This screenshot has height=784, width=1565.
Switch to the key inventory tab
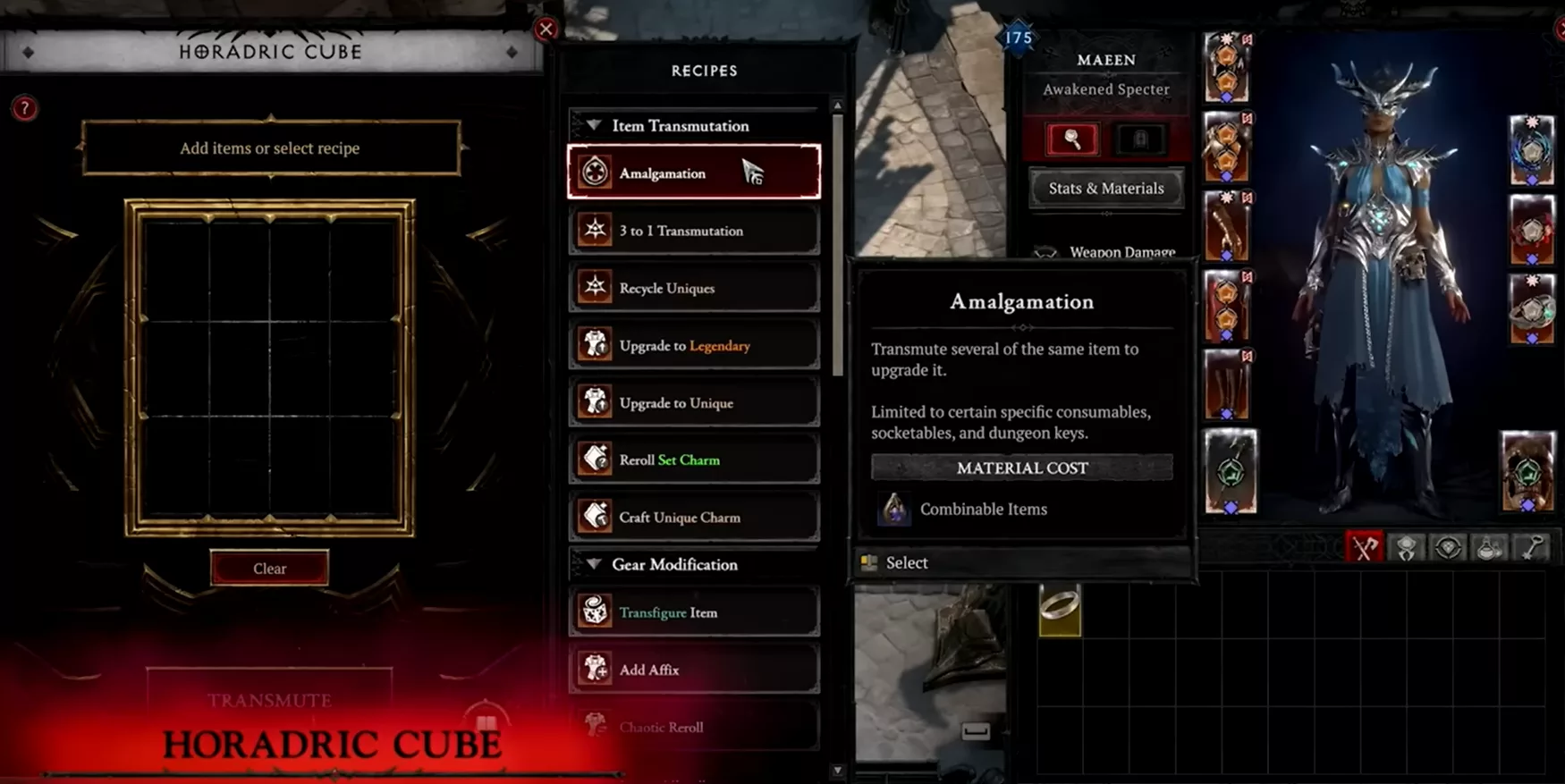click(x=1532, y=548)
